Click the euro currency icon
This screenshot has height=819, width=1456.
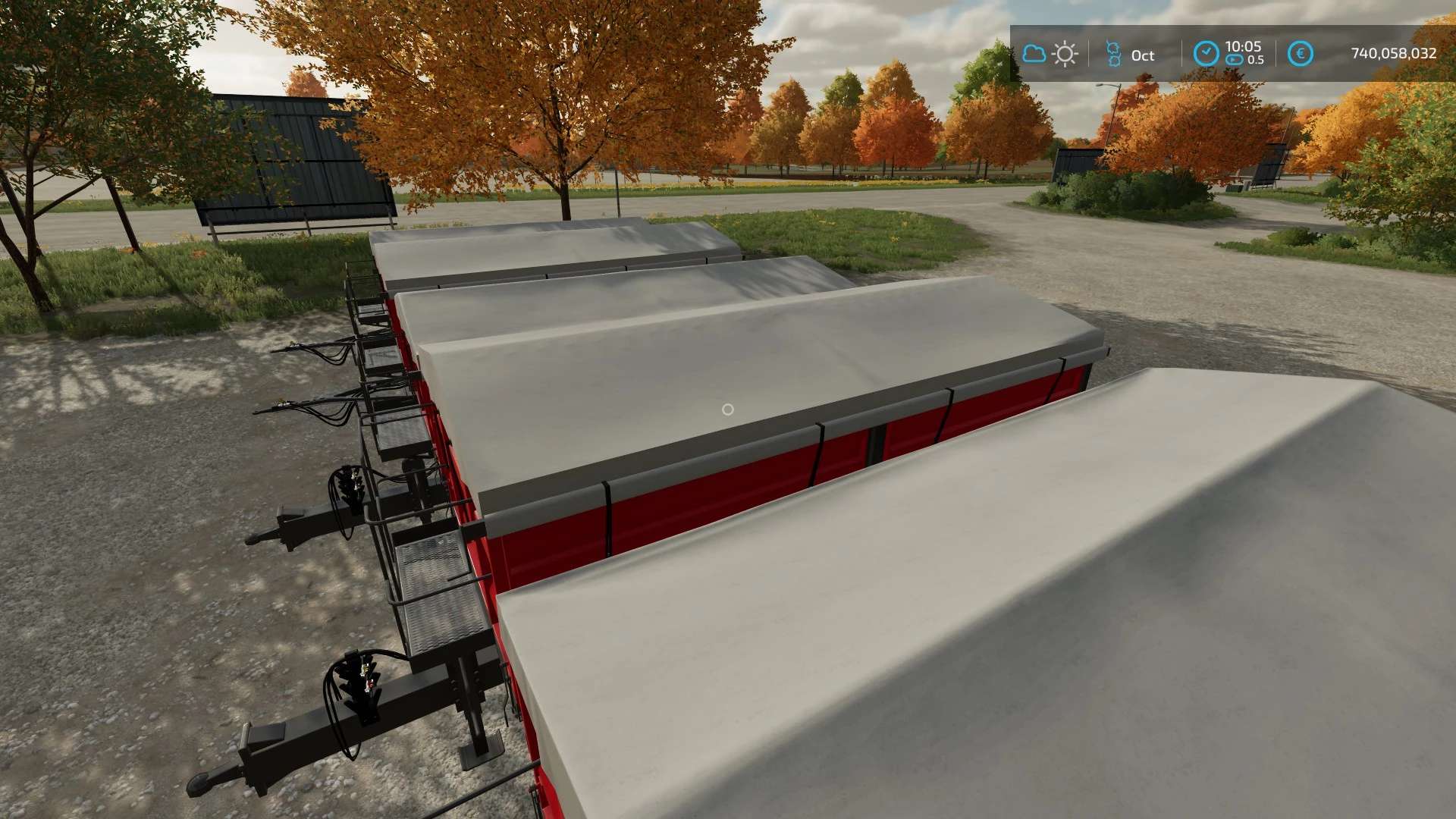click(1301, 54)
